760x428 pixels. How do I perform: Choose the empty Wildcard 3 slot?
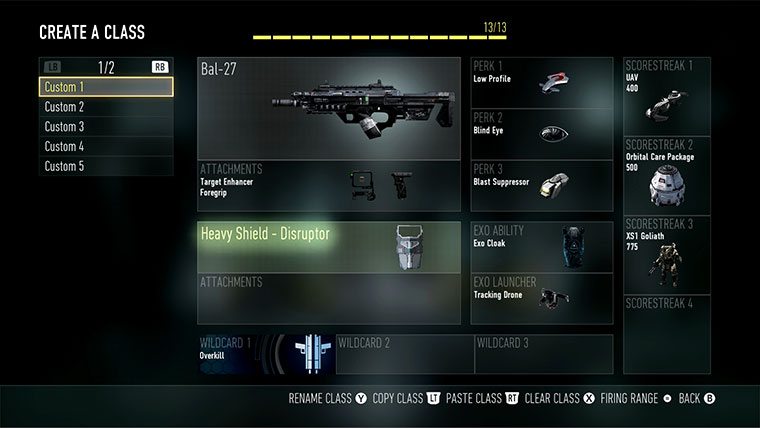point(543,354)
